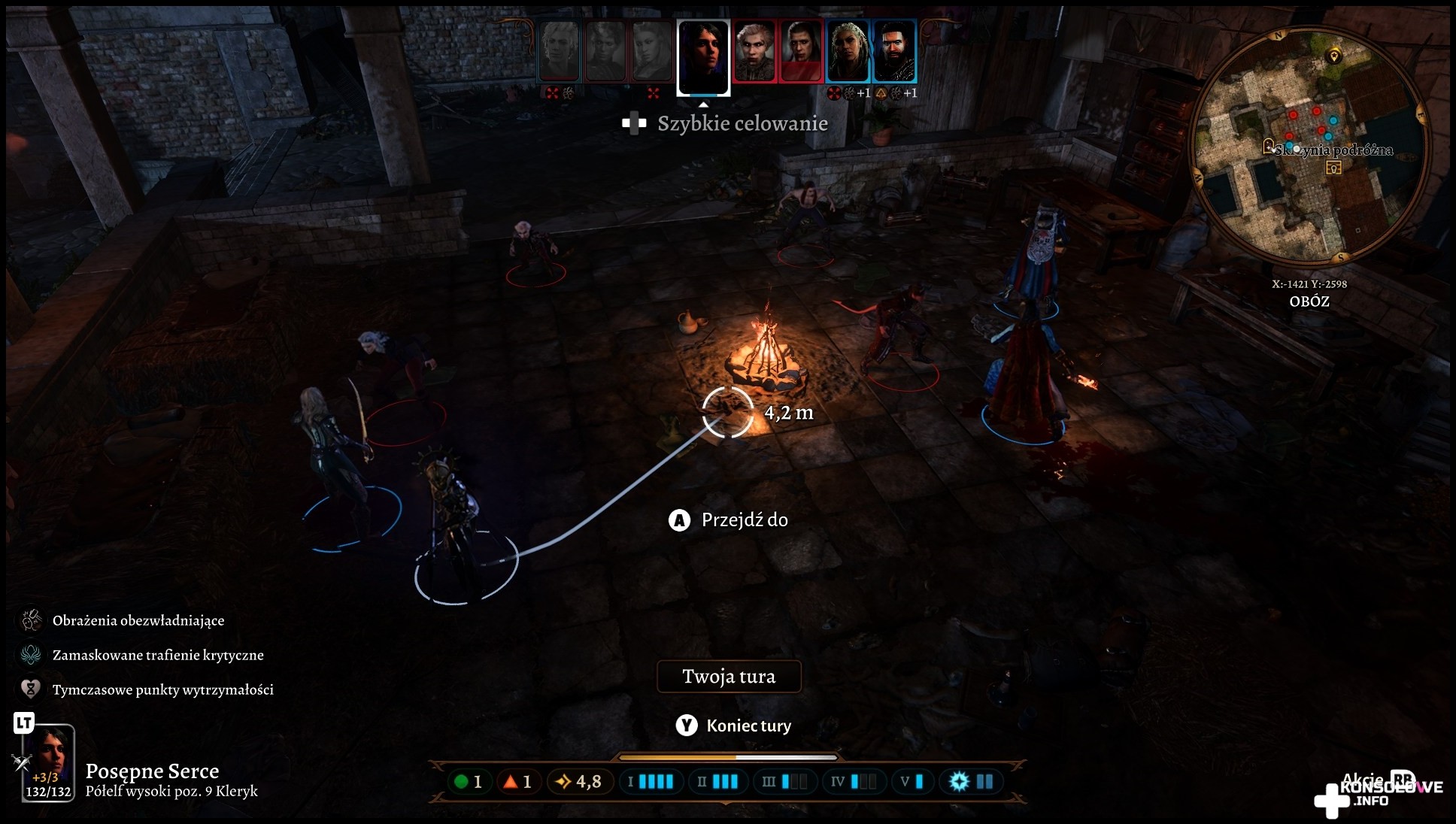Pick the slicked-back-hair enemy portrait in turn order
Image resolution: width=1456 pixels, height=824 pixels.
point(801,51)
